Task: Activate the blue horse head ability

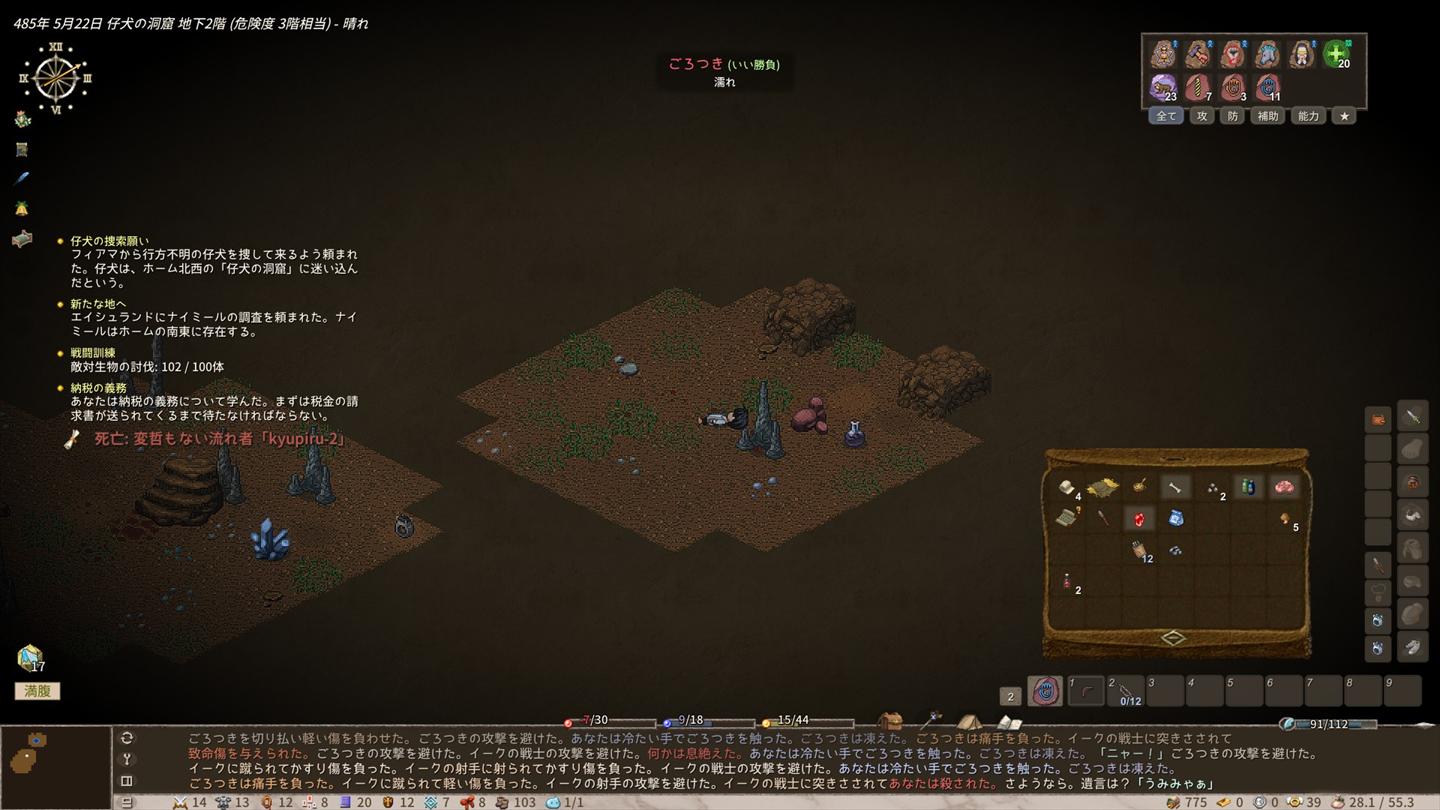Action: [1267, 54]
